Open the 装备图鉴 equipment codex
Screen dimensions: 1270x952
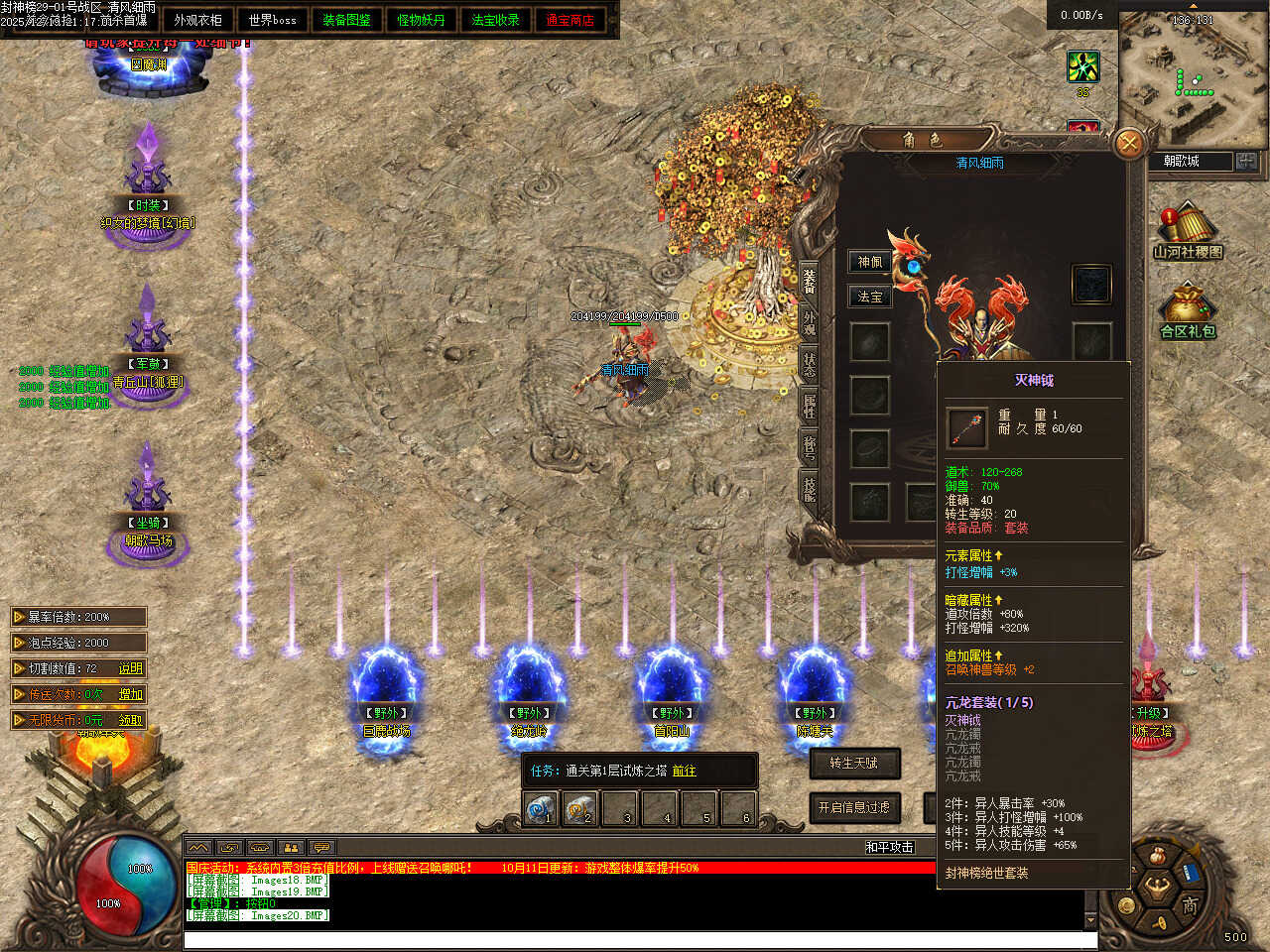346,20
